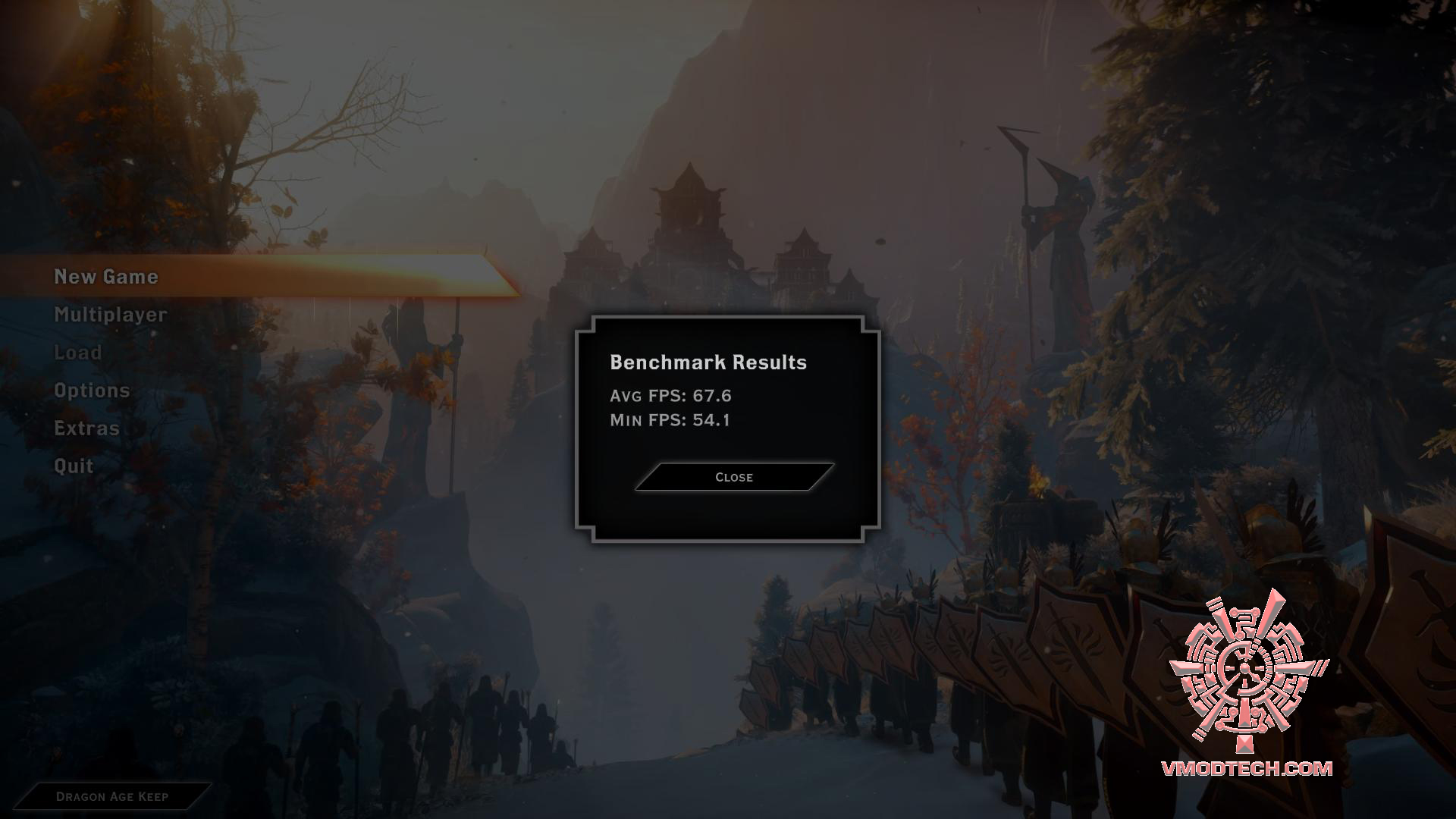
Task: Select Load from the main menu
Action: [78, 353]
